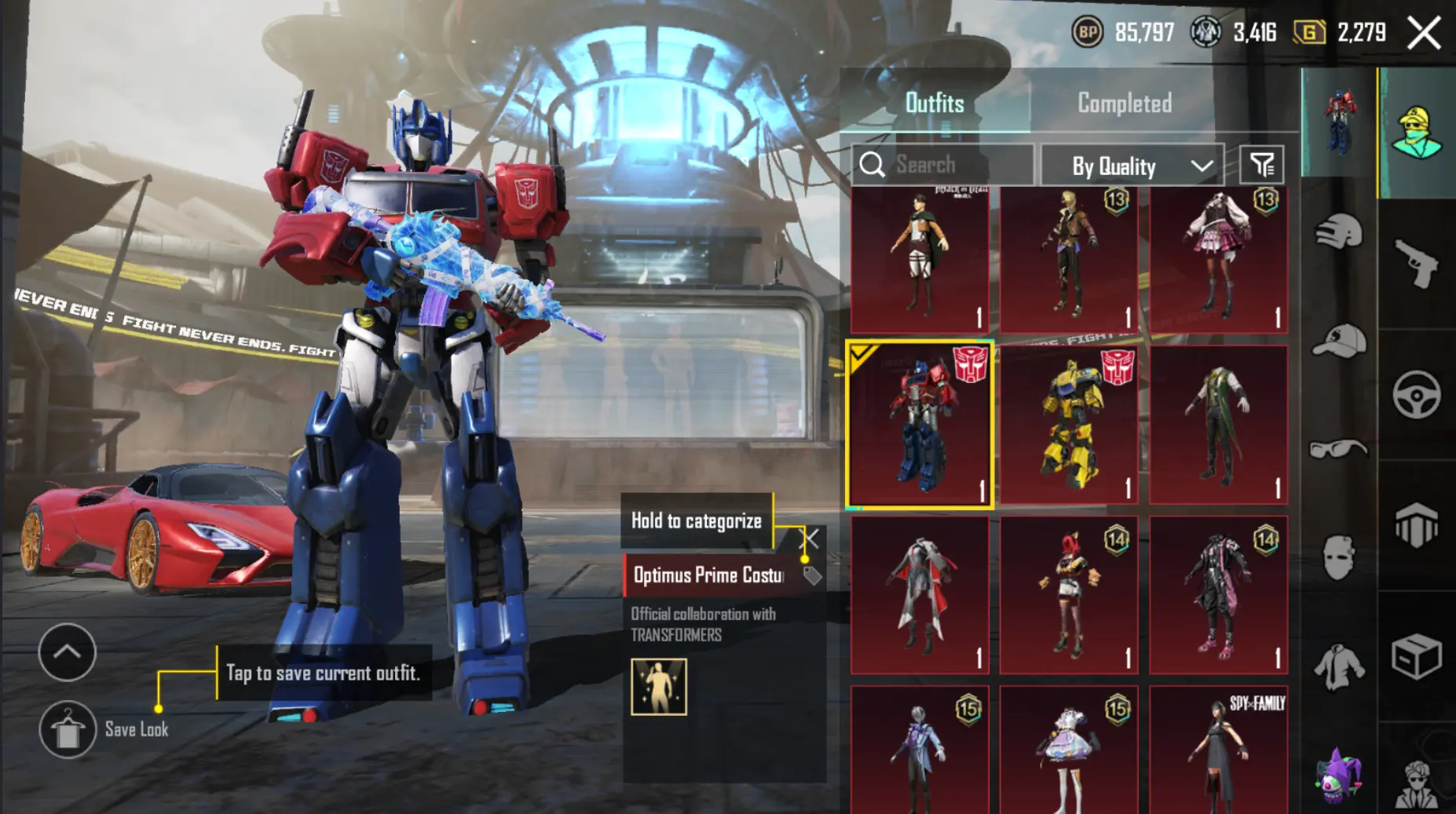Viewport: 1456px width, 814px height.
Task: Switch to the pistol weapon skins section
Action: point(1417,264)
